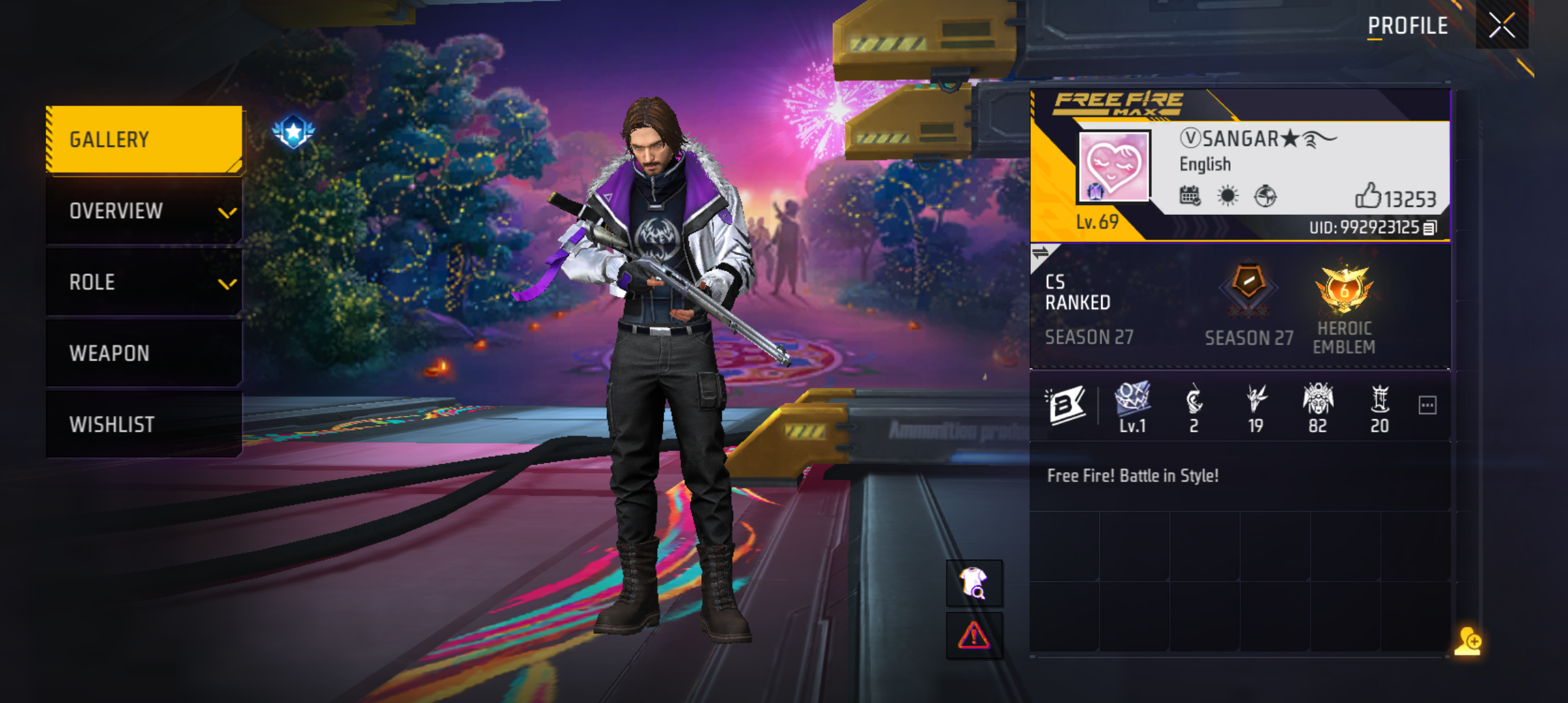Viewport: 1568px width, 703px height.
Task: Switch ranked mode with swap arrows
Action: (x=1041, y=253)
